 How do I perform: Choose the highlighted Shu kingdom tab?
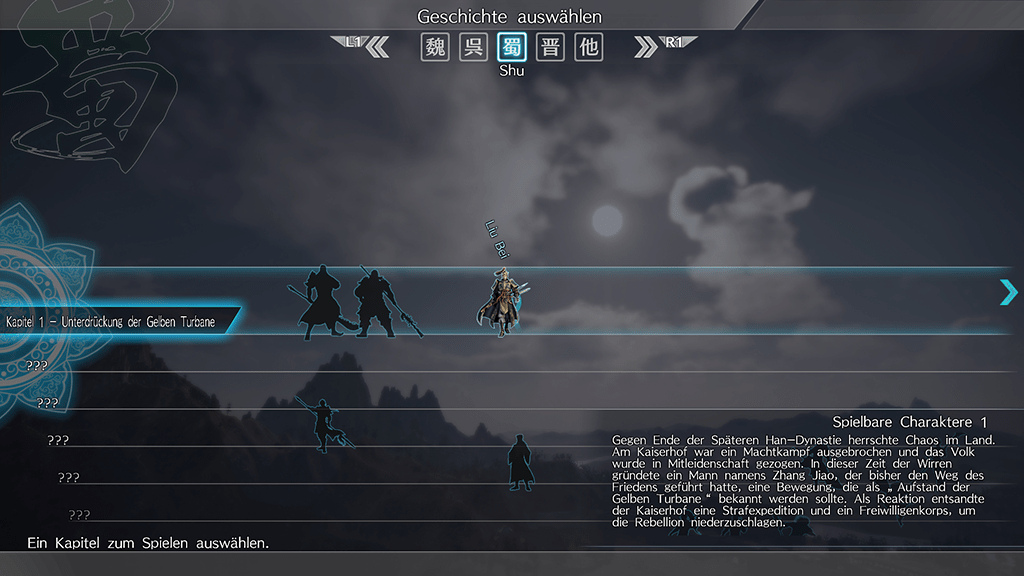pyautogui.click(x=512, y=47)
